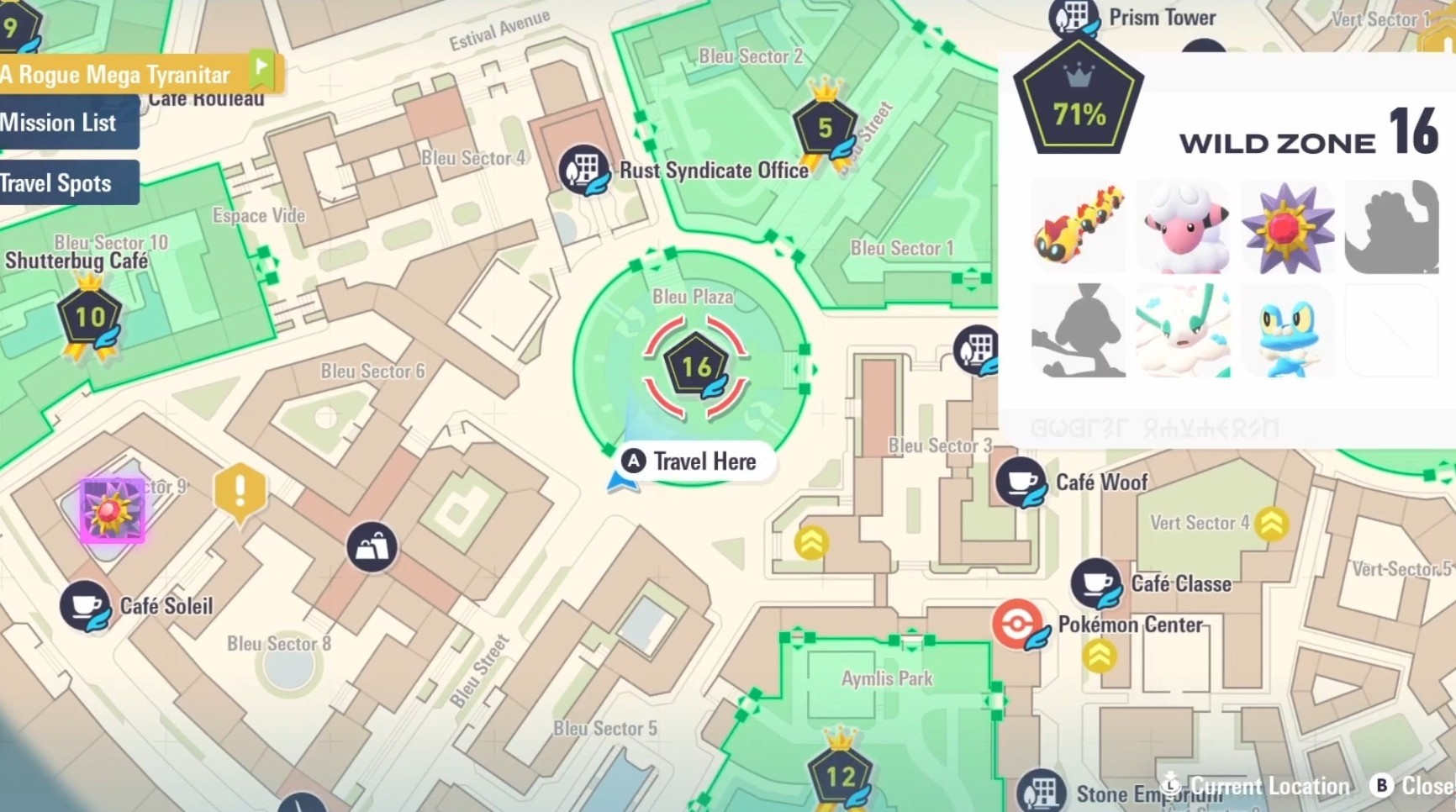The width and height of the screenshot is (1456, 812).
Task: Open the Mission List
Action: (59, 123)
